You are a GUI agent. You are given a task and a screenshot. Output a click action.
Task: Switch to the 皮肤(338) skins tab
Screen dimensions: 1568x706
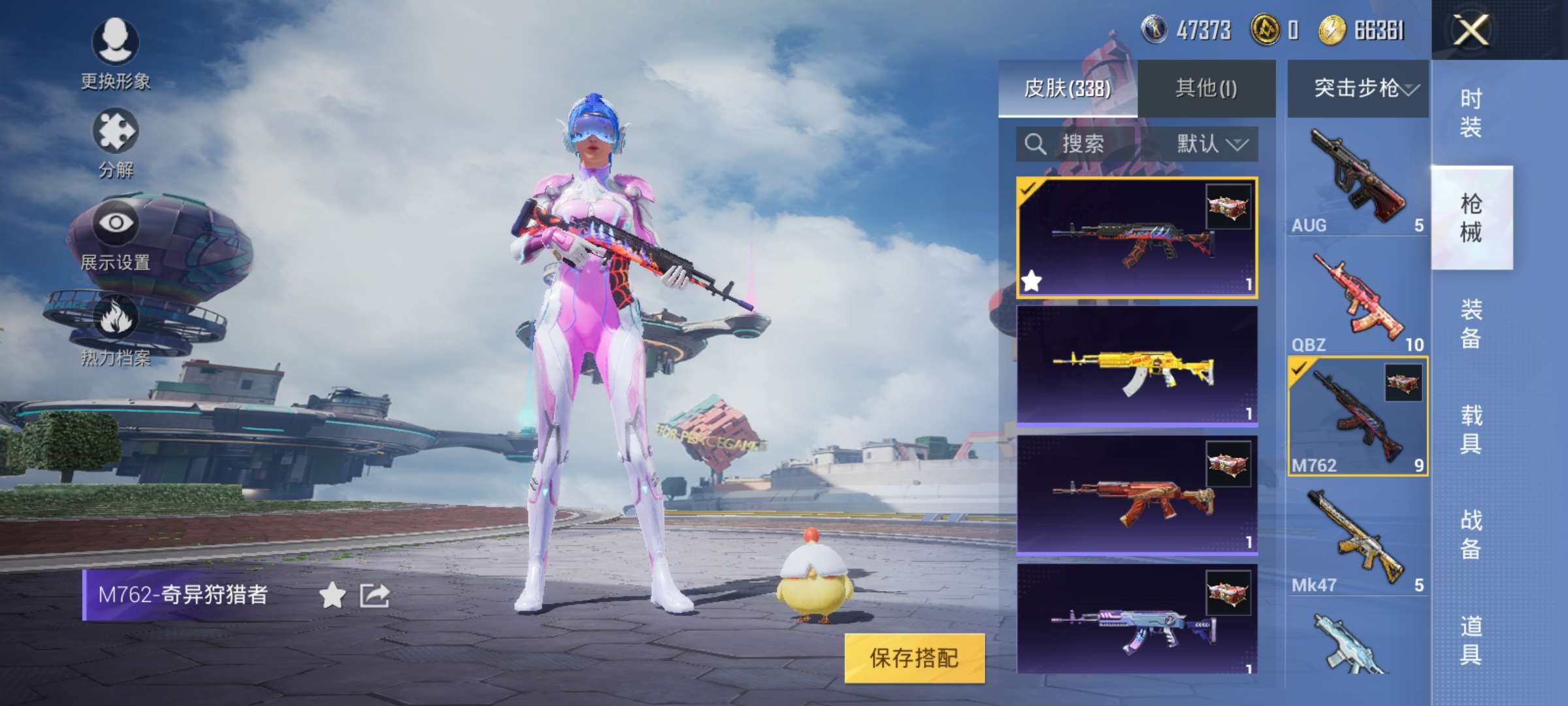(1068, 88)
